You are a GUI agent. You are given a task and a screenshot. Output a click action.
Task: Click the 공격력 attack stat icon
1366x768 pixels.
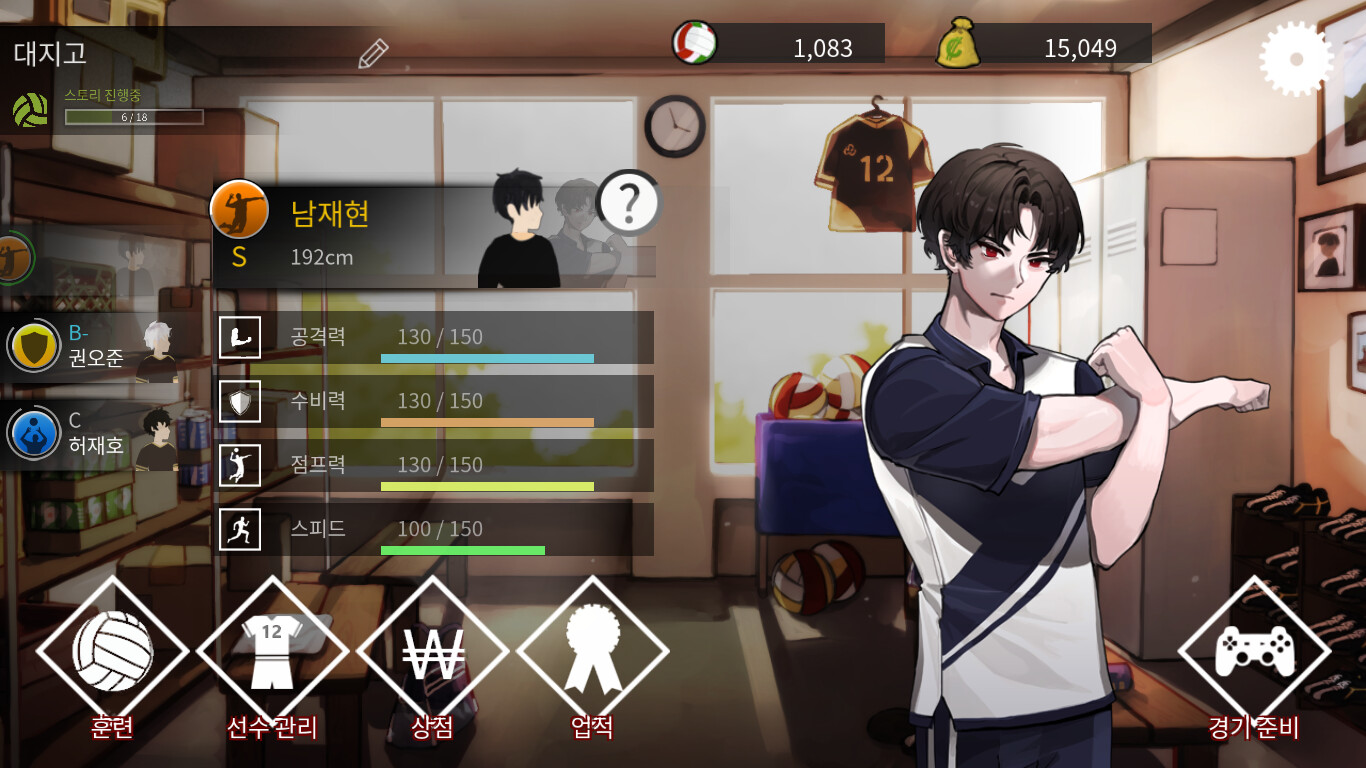[240, 337]
